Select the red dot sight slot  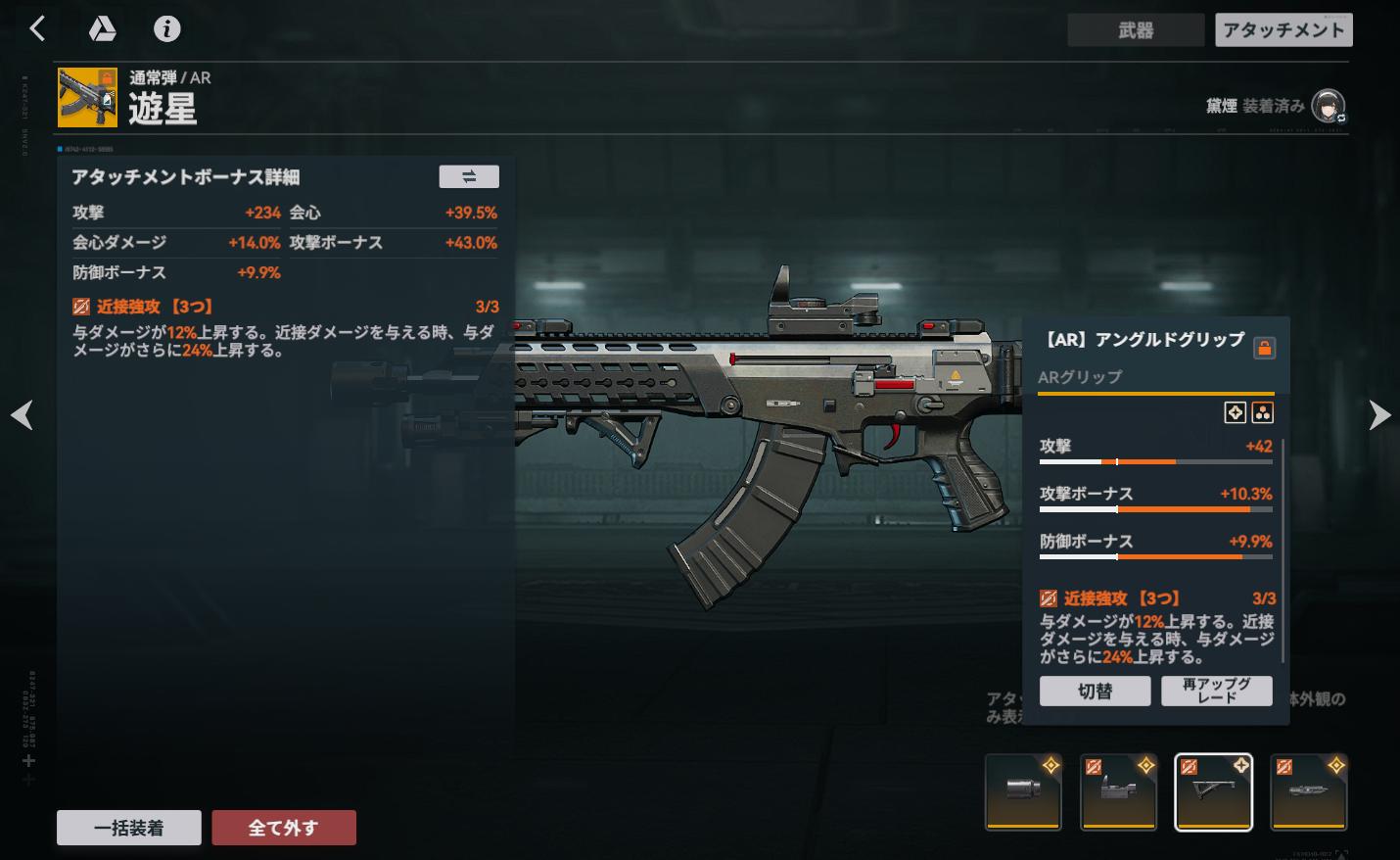click(x=1118, y=791)
